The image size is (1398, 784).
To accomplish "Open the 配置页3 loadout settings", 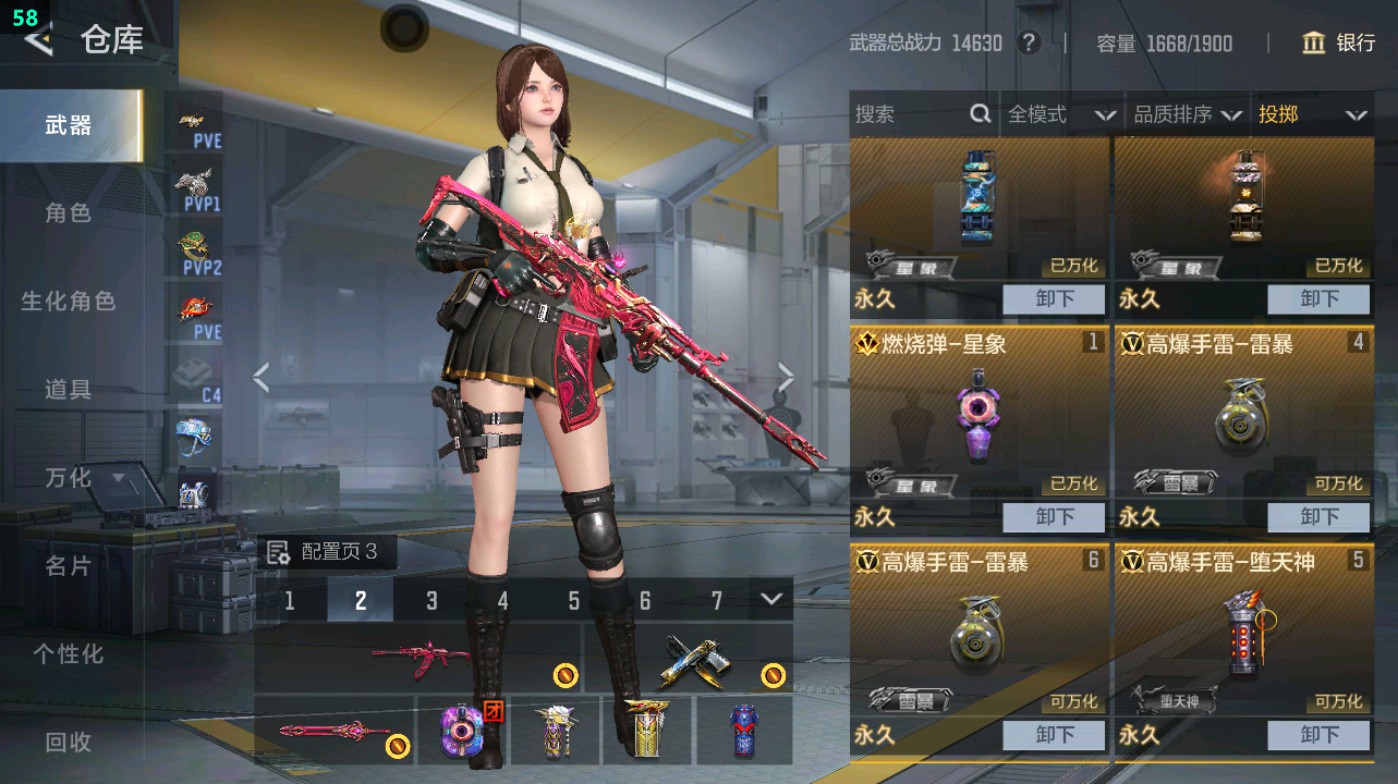I will point(322,552).
